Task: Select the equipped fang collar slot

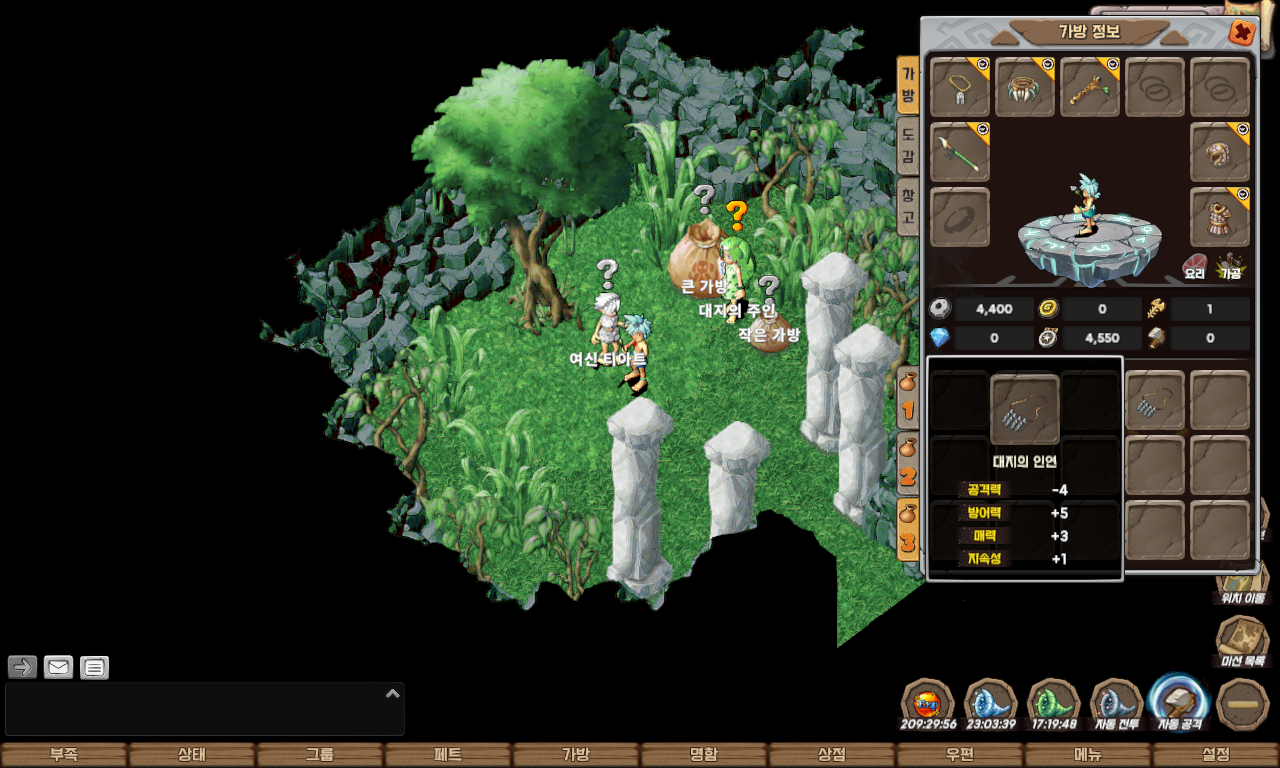Action: (1025, 87)
